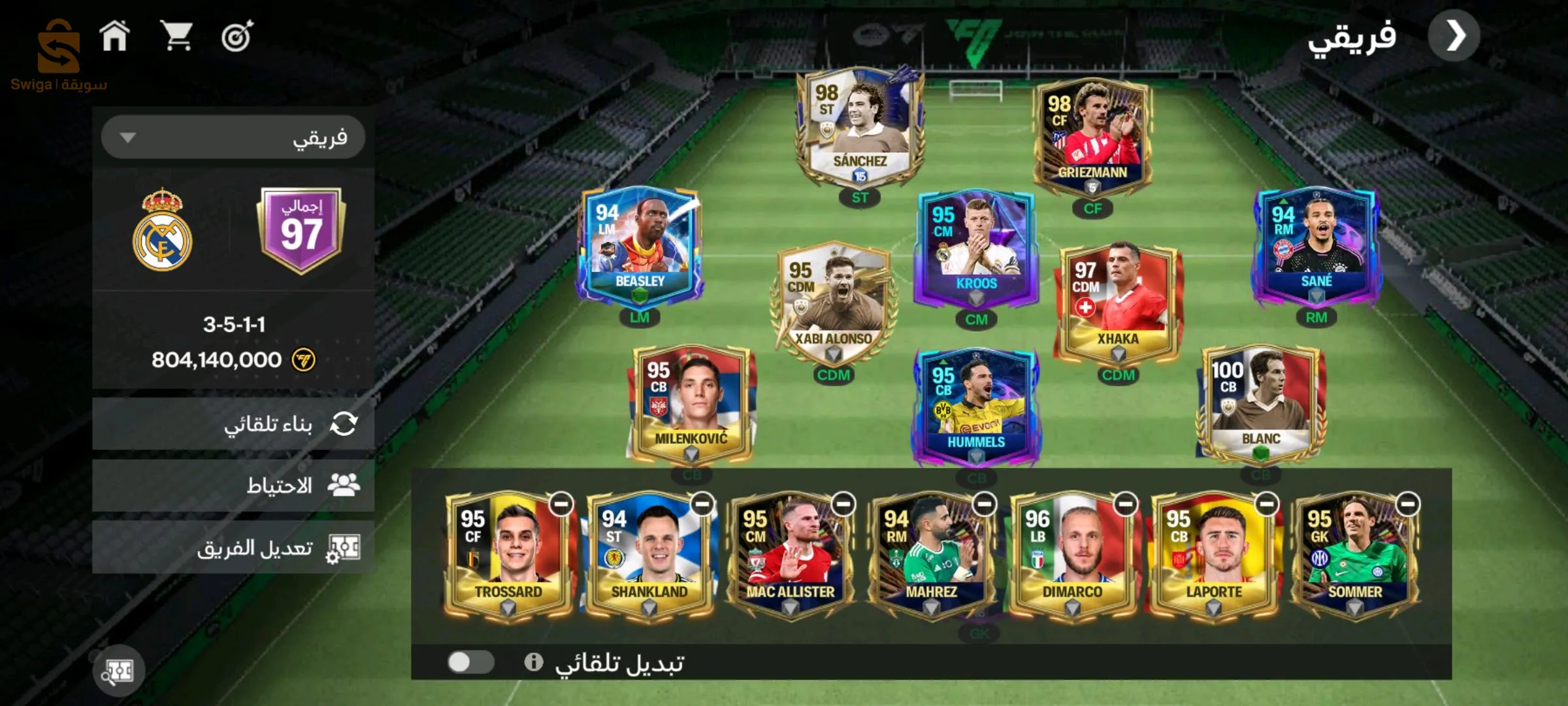The image size is (1568, 706).
Task: Pick the Kroos CM card
Action: click(x=976, y=248)
